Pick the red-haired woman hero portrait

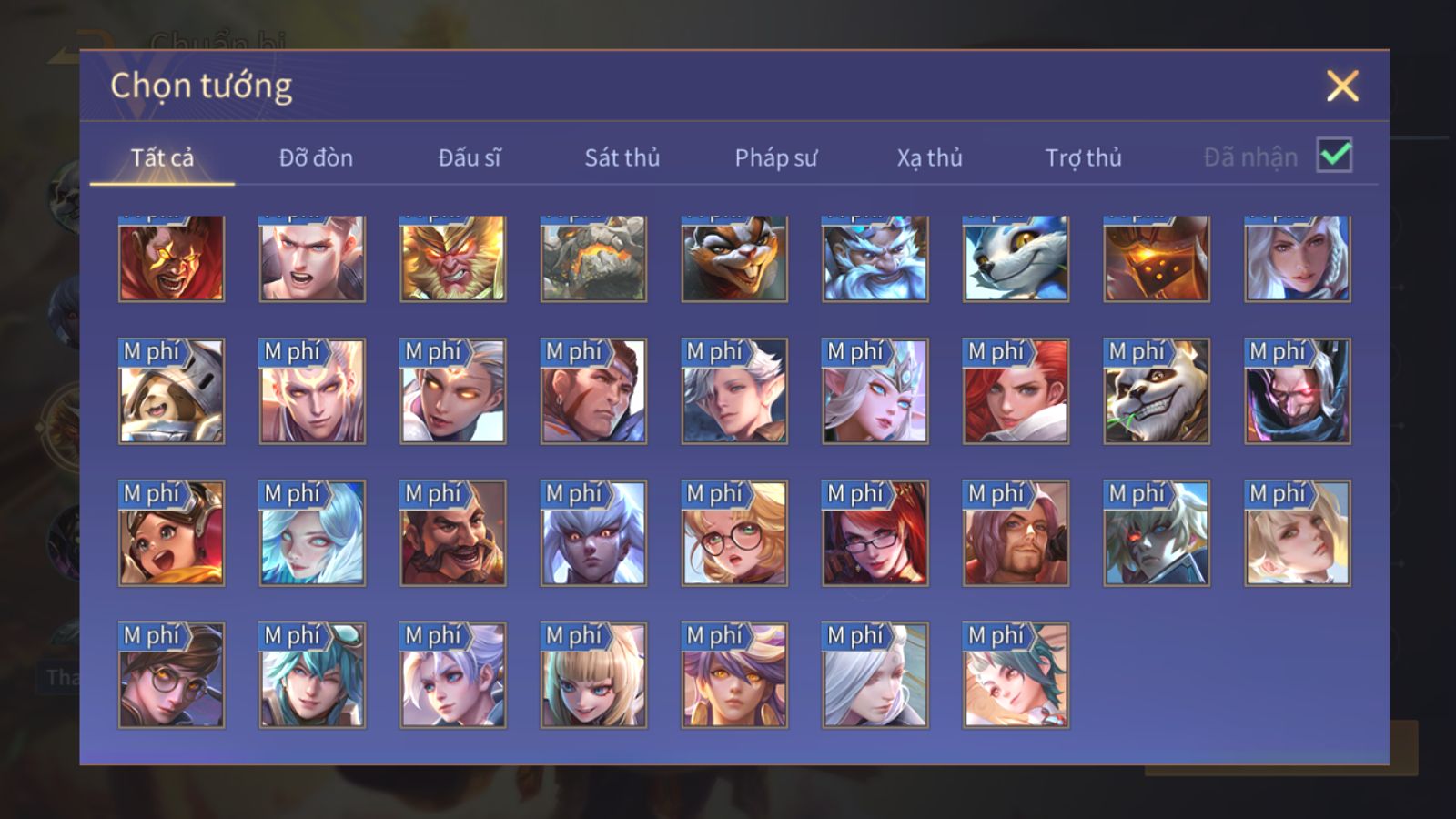point(1016,391)
